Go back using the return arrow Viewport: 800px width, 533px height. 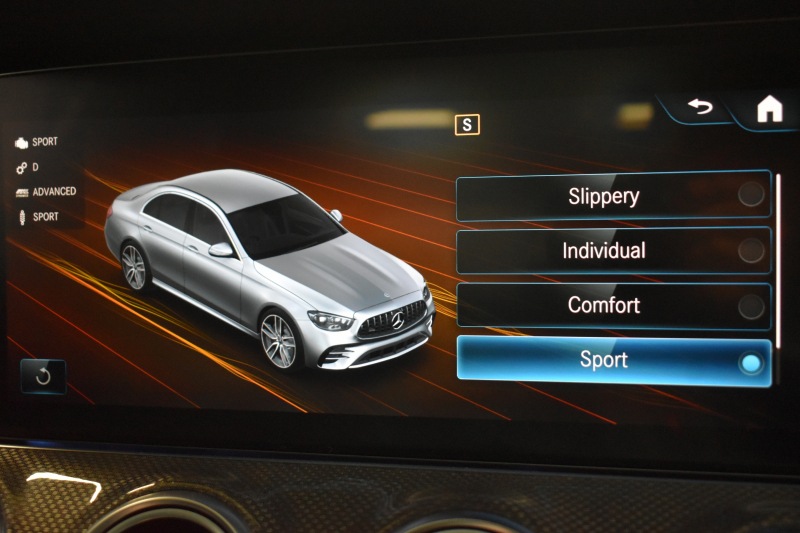point(699,107)
